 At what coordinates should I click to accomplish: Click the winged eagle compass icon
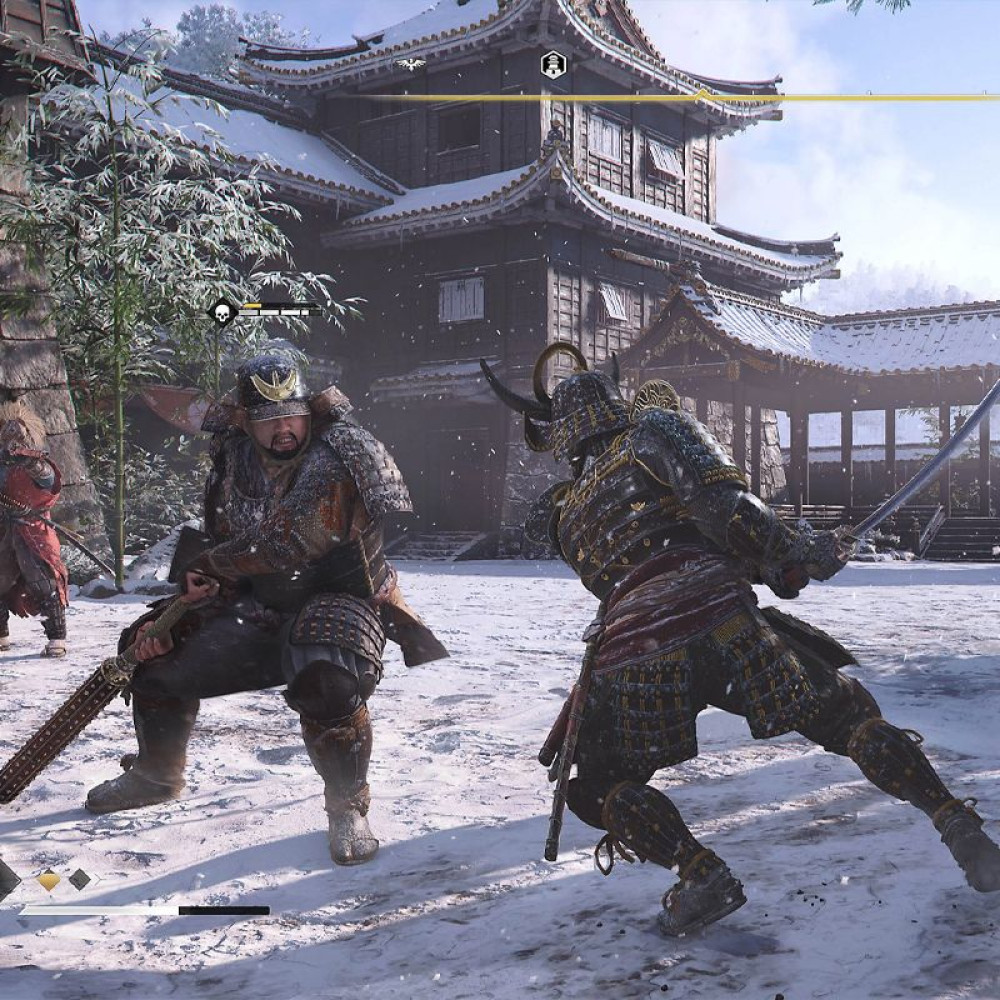point(409,64)
